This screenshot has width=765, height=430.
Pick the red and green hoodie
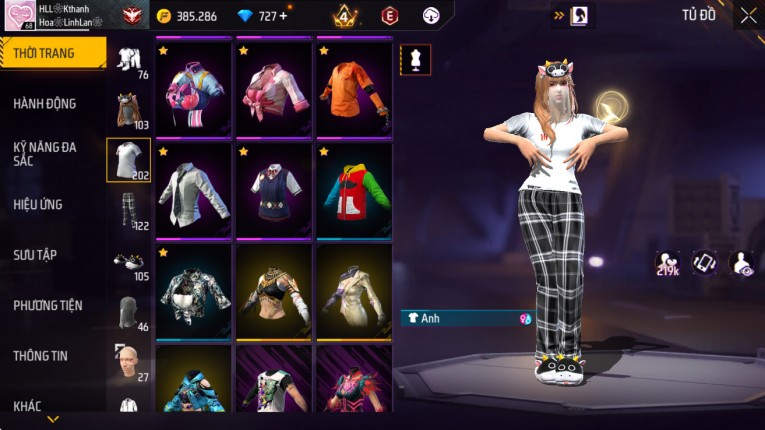tap(354, 189)
